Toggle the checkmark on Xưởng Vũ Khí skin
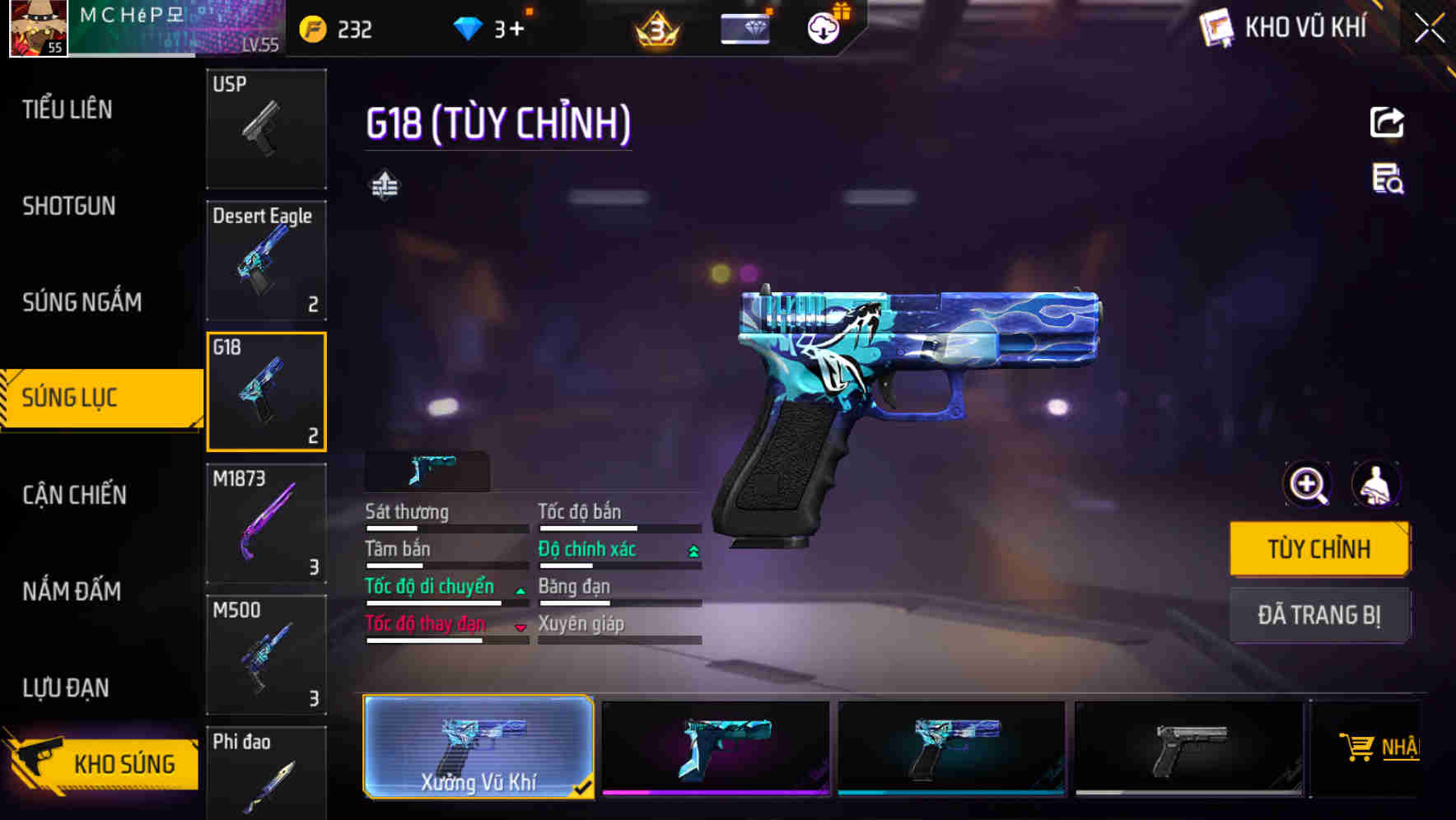The width and height of the screenshot is (1456, 820). point(586,787)
